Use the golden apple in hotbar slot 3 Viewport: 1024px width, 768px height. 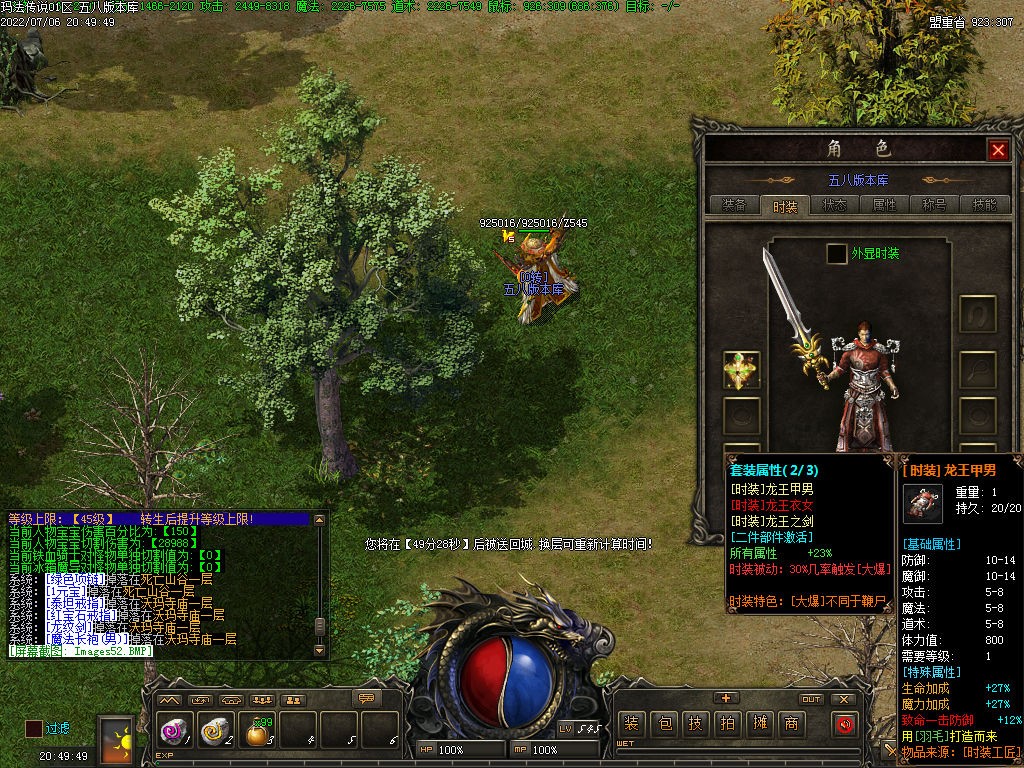click(257, 733)
